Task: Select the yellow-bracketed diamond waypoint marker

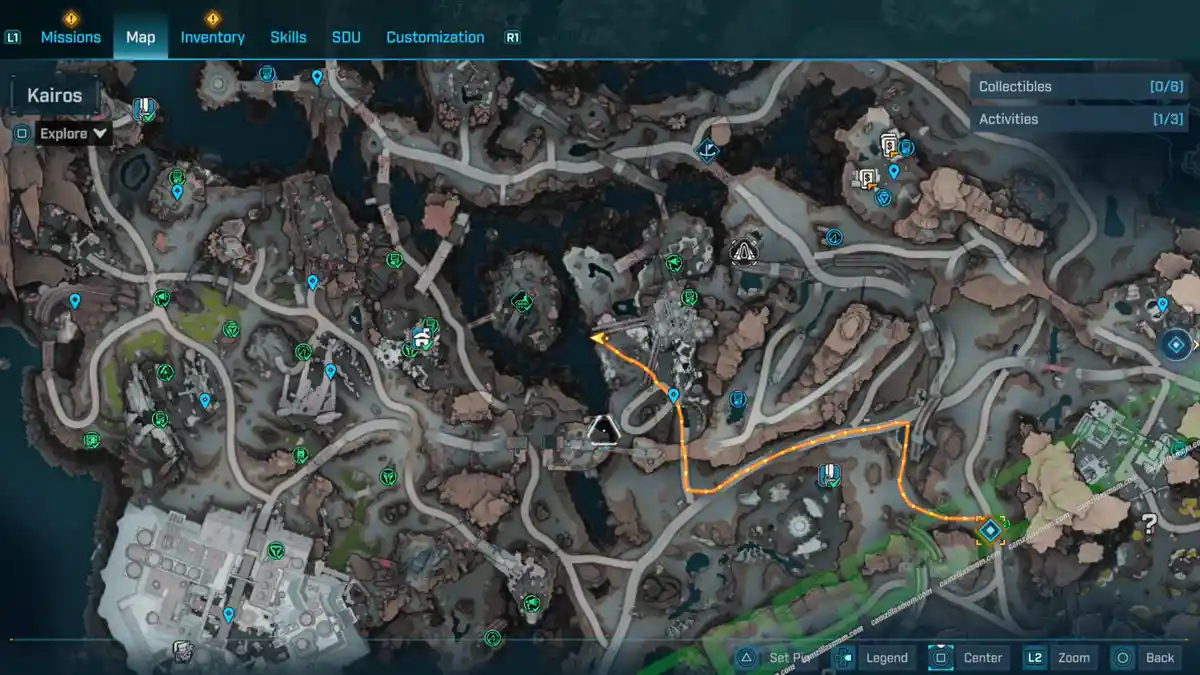Action: click(x=990, y=530)
